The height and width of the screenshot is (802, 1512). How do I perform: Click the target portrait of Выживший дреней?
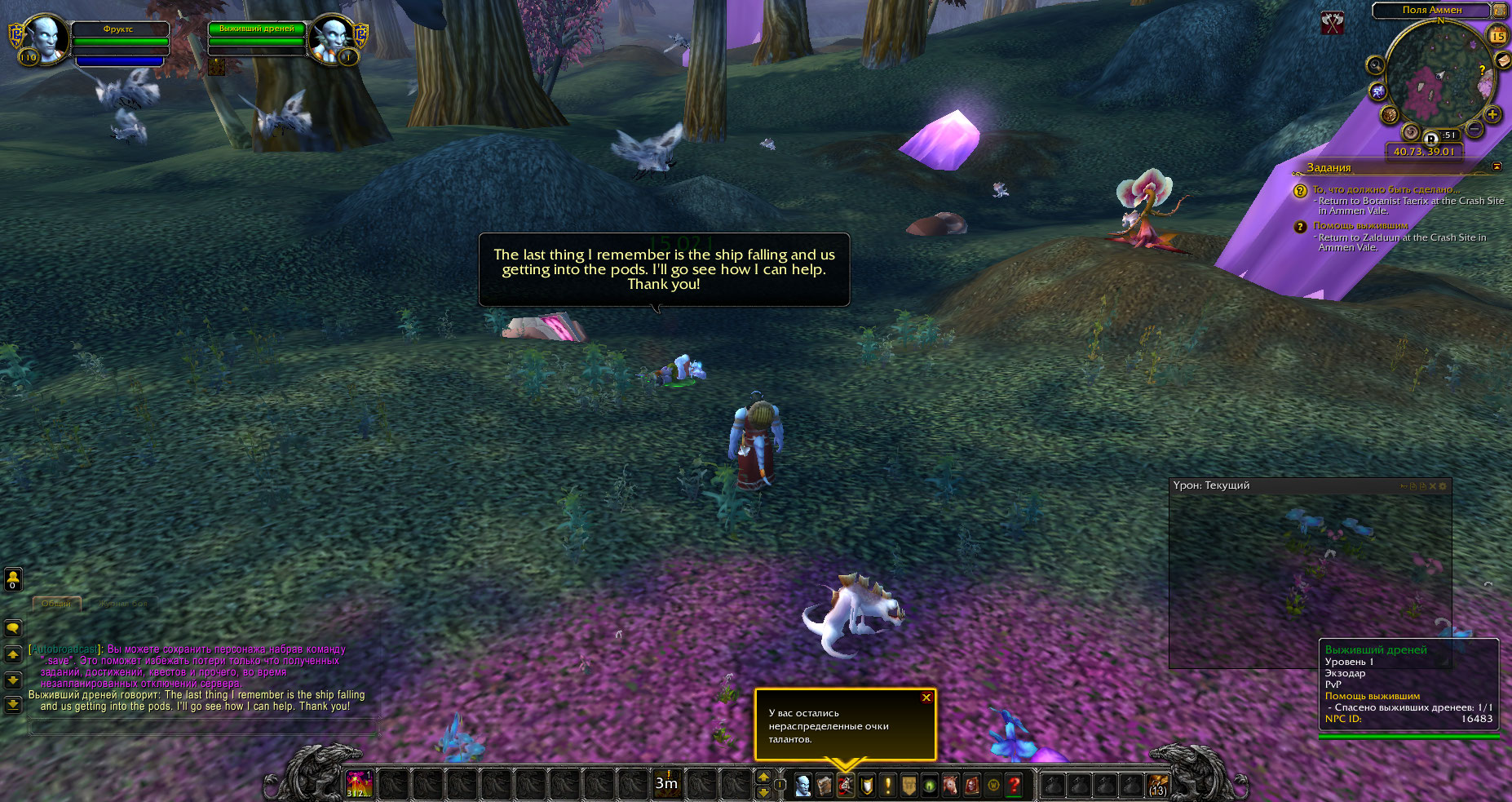[x=333, y=38]
